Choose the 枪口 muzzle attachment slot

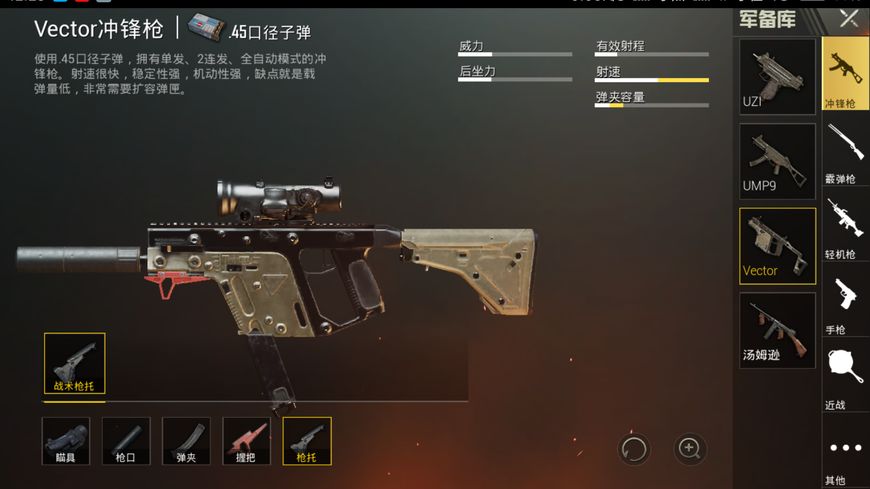tap(126, 441)
